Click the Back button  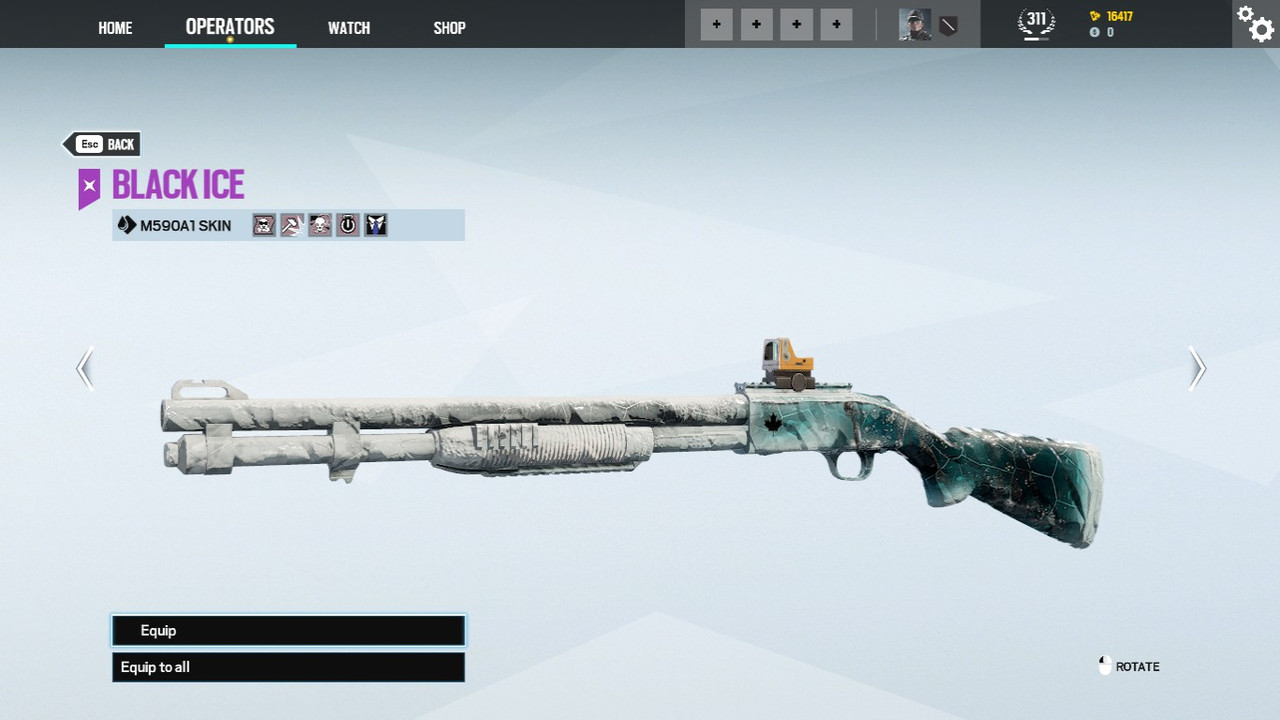(102, 144)
